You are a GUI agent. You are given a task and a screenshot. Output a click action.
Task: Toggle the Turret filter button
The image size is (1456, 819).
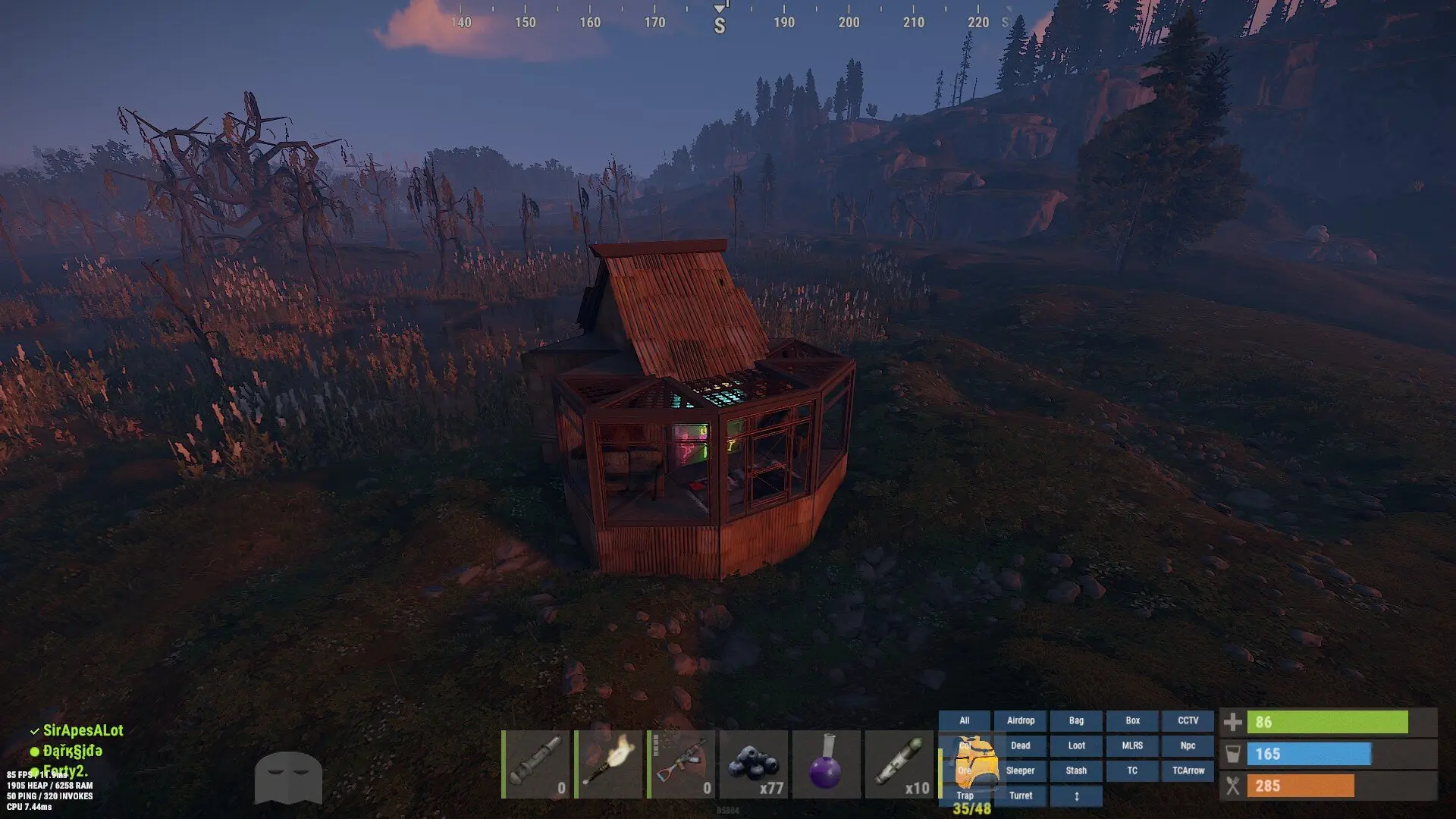point(1020,795)
